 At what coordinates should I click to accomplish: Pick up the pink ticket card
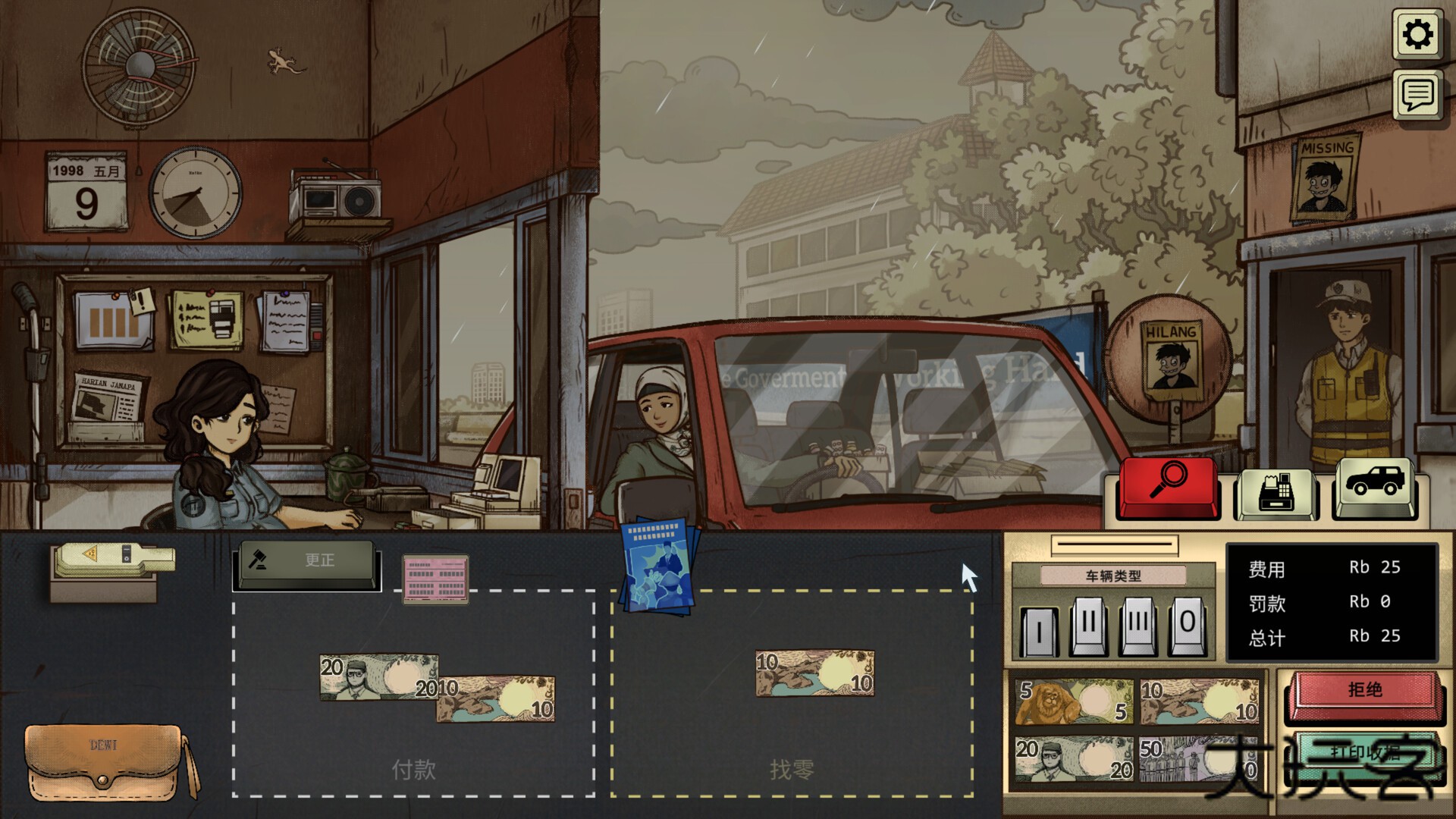(x=435, y=579)
